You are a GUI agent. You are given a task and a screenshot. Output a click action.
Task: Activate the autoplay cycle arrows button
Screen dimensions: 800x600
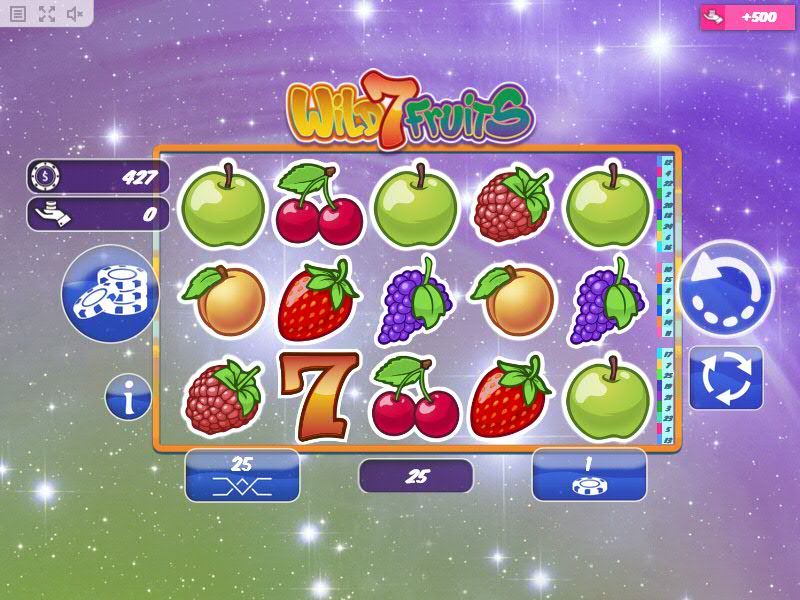(x=726, y=378)
